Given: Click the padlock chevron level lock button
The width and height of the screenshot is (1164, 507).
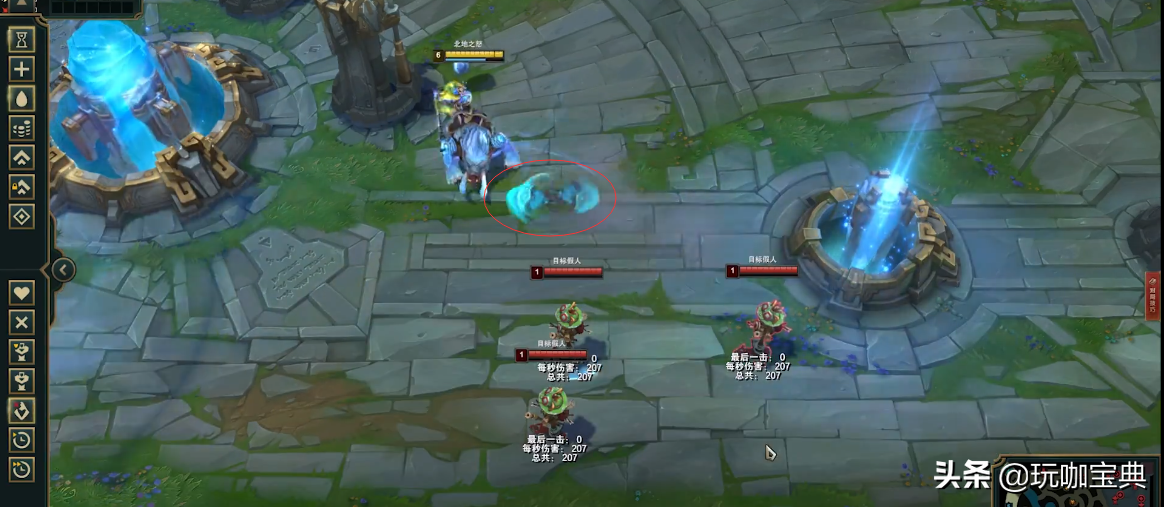Looking at the screenshot, I should [22, 186].
